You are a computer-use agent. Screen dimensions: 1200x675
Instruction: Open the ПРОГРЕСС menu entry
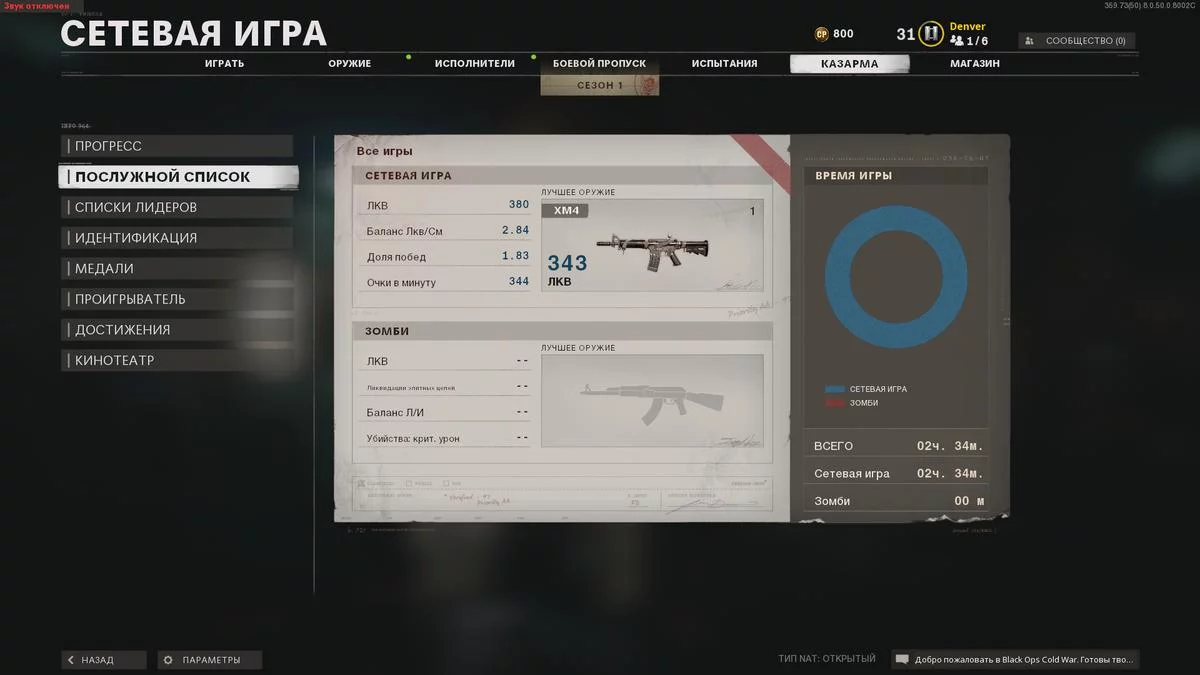pos(176,146)
